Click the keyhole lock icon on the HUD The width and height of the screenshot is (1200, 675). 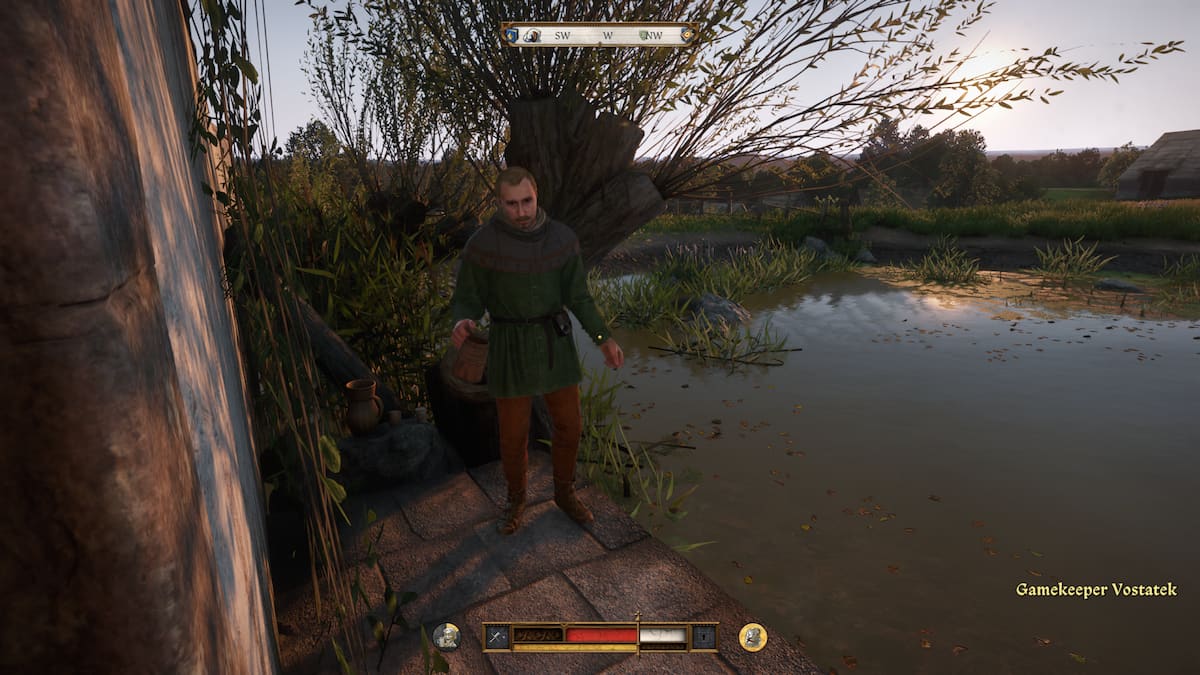[x=704, y=636]
